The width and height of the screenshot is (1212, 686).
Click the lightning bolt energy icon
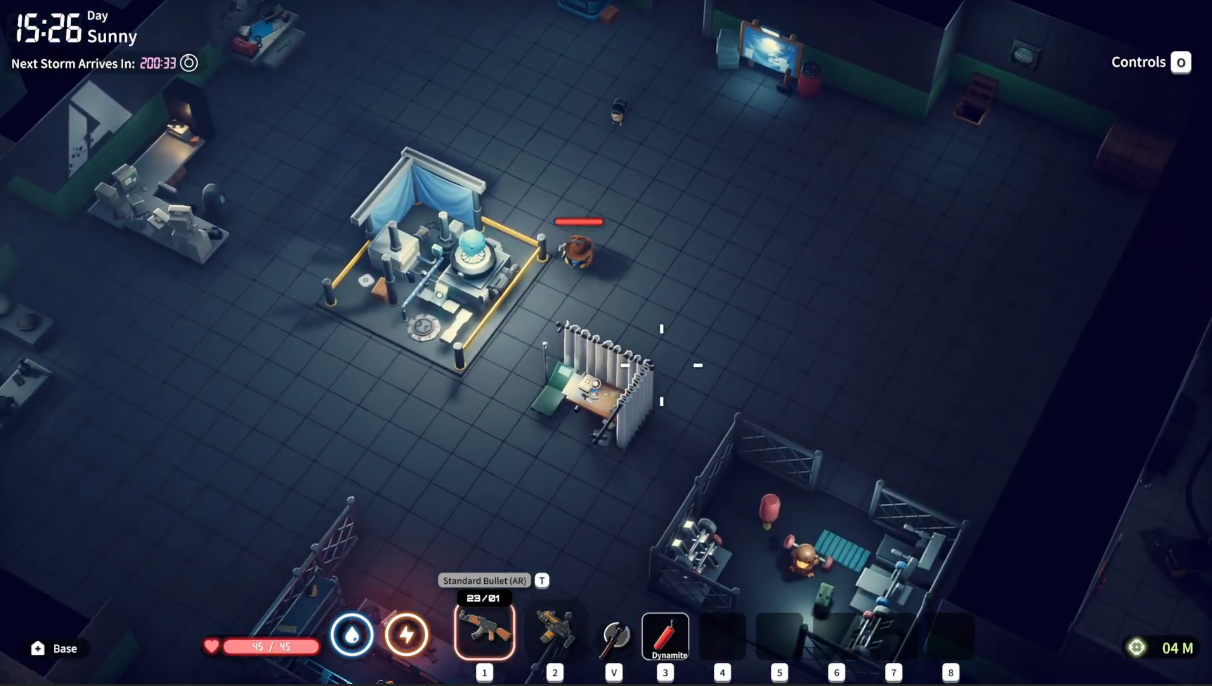(x=407, y=635)
